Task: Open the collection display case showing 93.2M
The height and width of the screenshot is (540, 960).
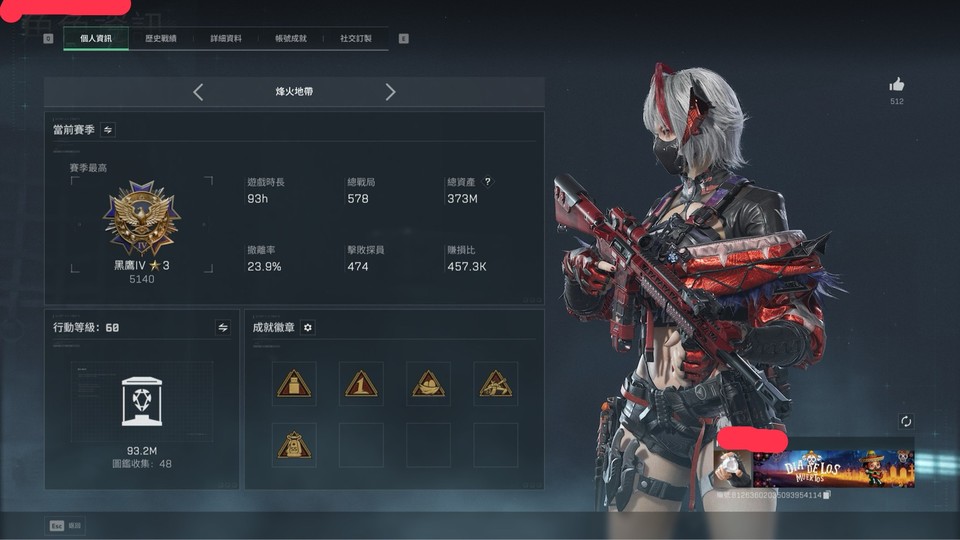Action: pyautogui.click(x=141, y=401)
